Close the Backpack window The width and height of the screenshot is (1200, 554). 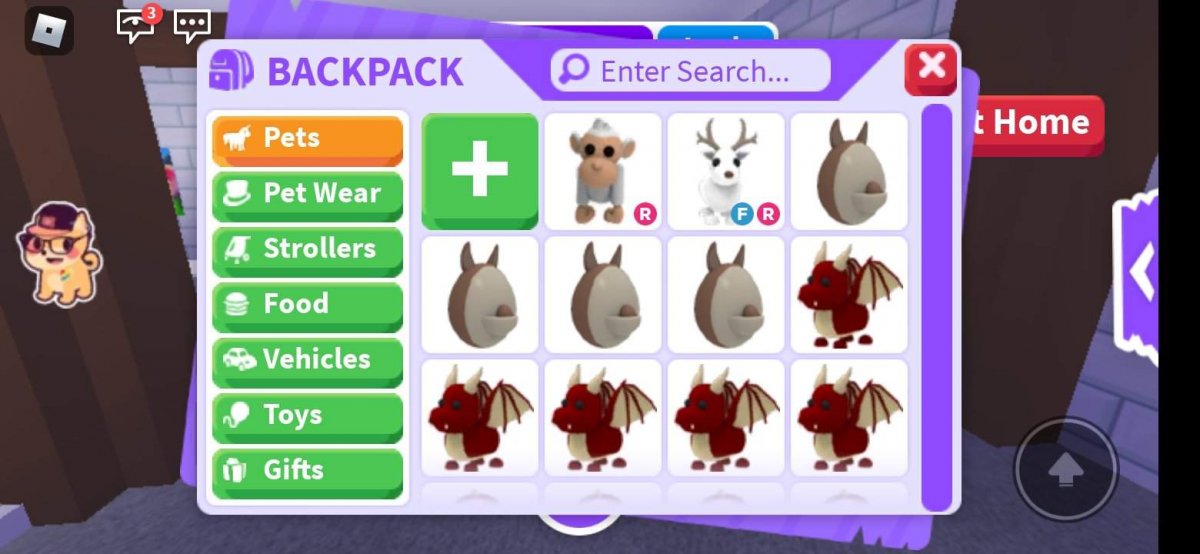pos(931,67)
